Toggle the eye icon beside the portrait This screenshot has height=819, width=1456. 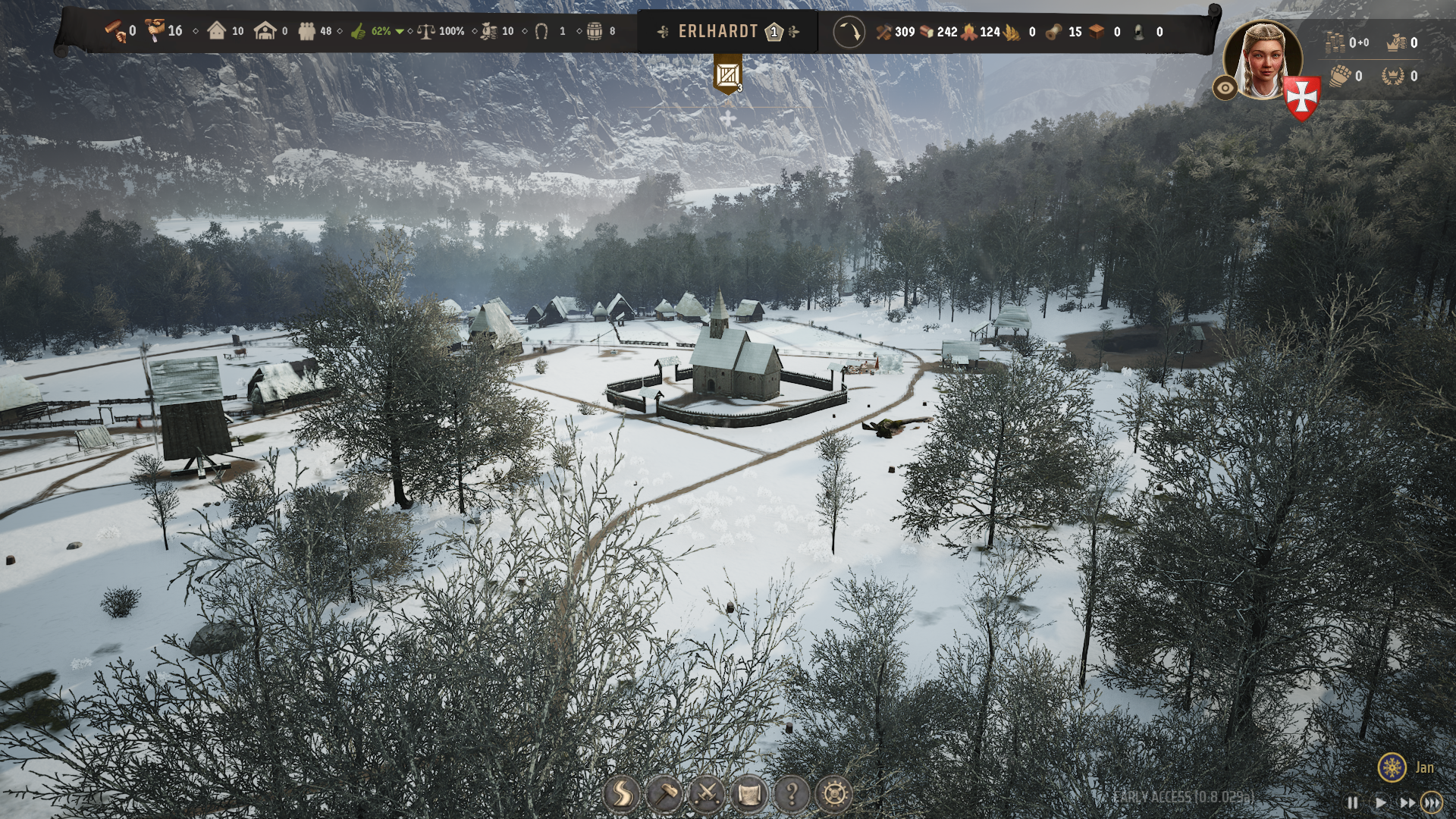[x=1225, y=89]
